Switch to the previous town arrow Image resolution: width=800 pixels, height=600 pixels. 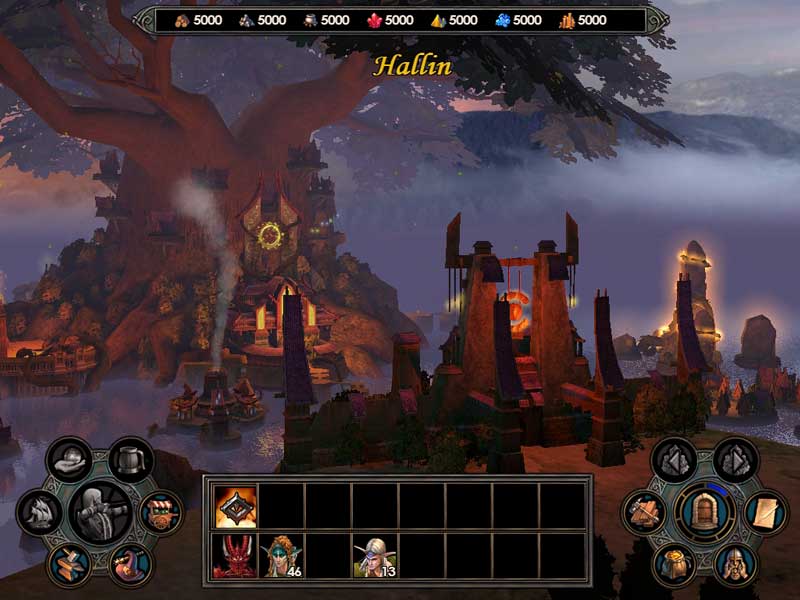tap(674, 460)
